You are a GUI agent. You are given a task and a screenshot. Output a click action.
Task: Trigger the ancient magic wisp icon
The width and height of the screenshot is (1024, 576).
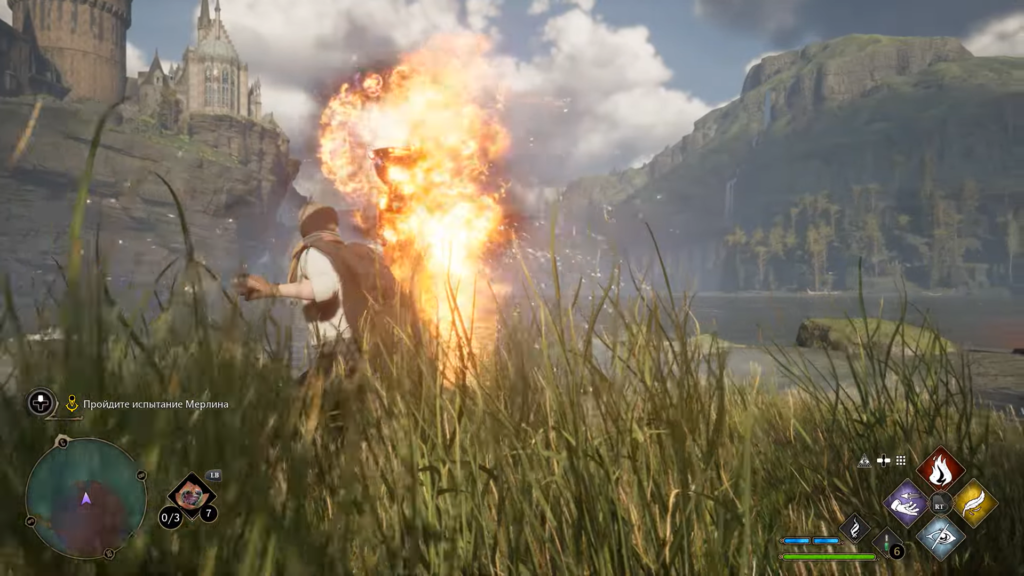coord(855,527)
